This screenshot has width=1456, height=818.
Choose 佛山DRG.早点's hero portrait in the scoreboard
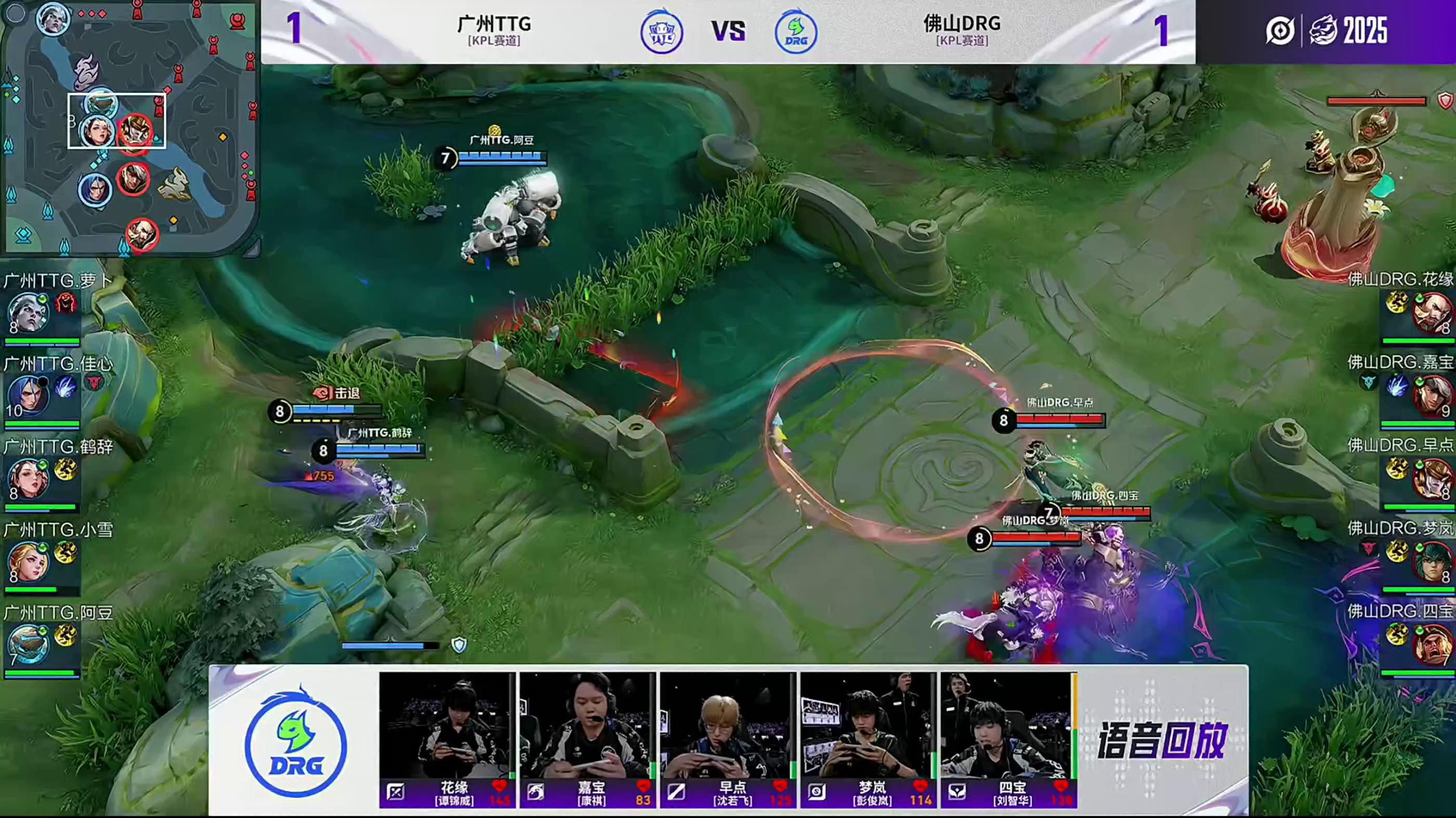[x=1431, y=479]
